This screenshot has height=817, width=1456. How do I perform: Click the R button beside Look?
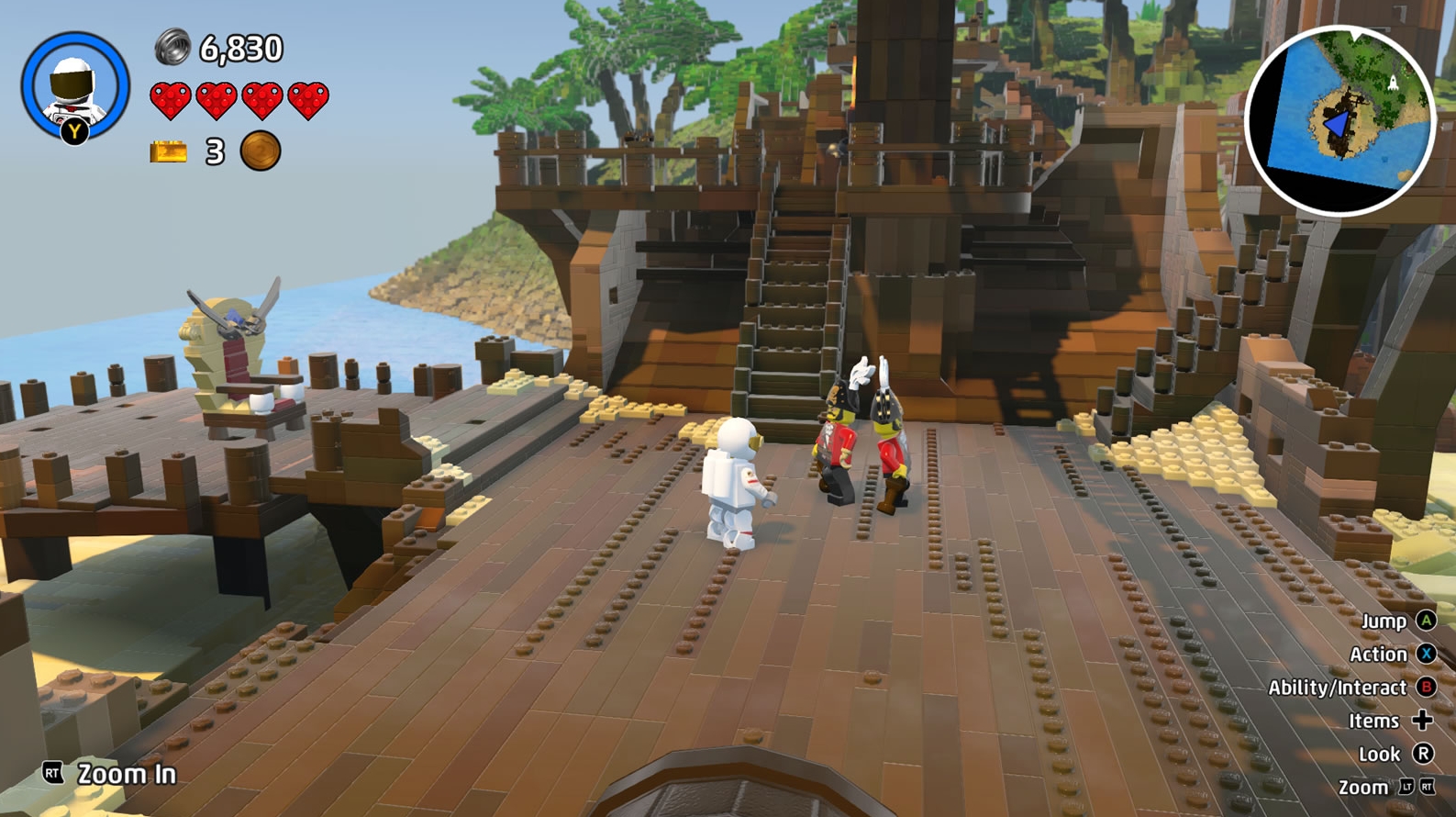click(1424, 754)
